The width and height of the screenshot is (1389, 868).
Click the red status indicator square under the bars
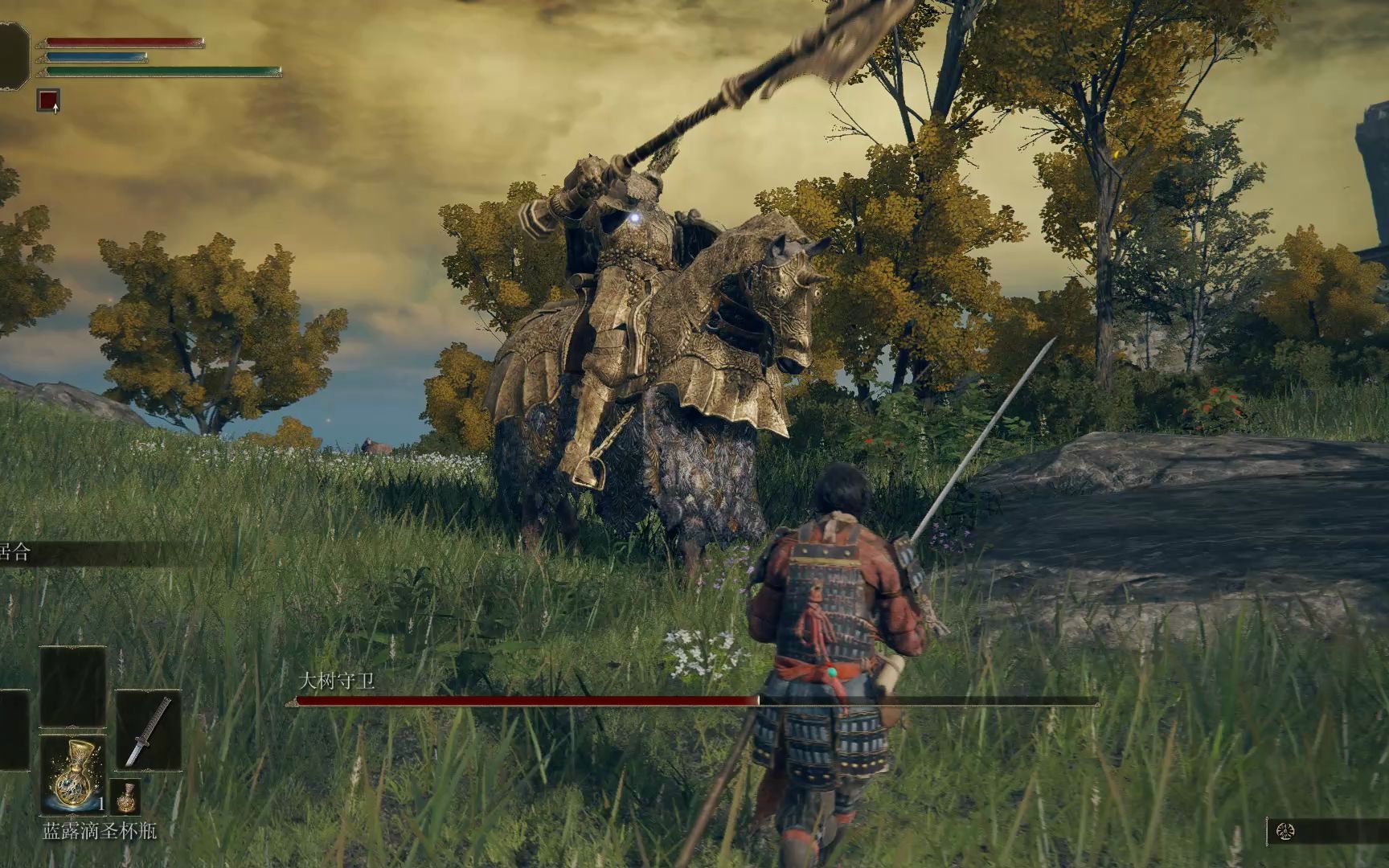pos(47,99)
